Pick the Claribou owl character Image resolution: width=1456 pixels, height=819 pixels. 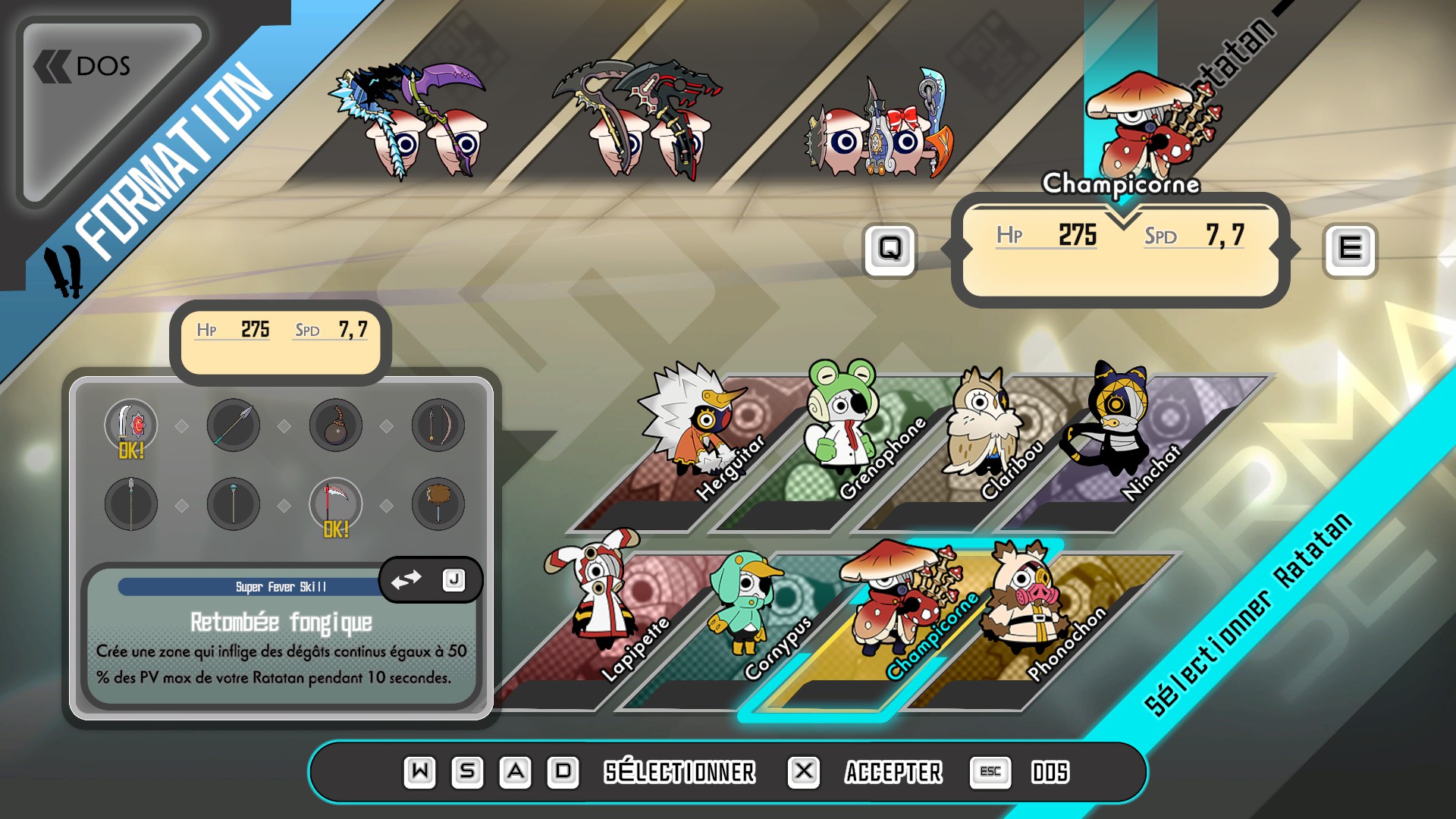(x=982, y=440)
